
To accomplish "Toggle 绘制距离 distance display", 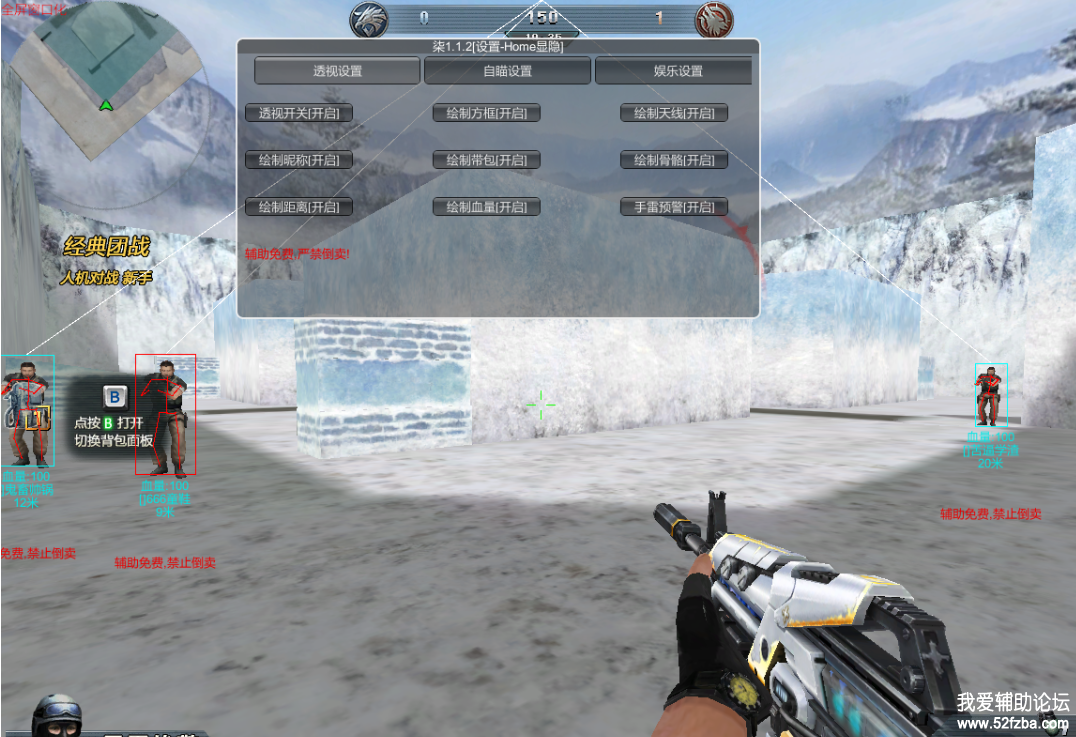I will coord(299,207).
